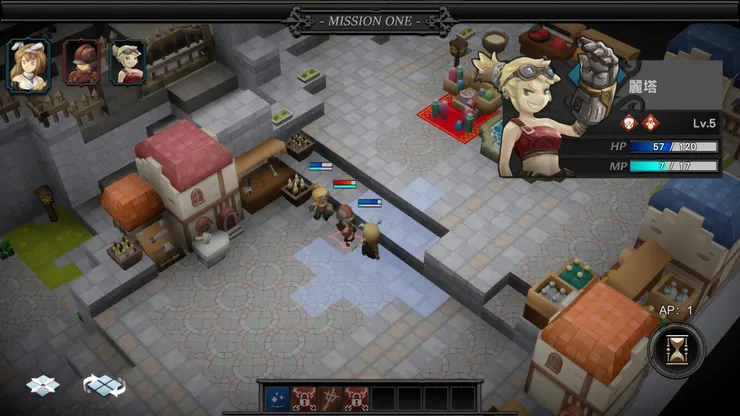Image resolution: width=740 pixels, height=416 pixels.
Task: Toggle the tile grid overlay icon
Action: point(41,384)
